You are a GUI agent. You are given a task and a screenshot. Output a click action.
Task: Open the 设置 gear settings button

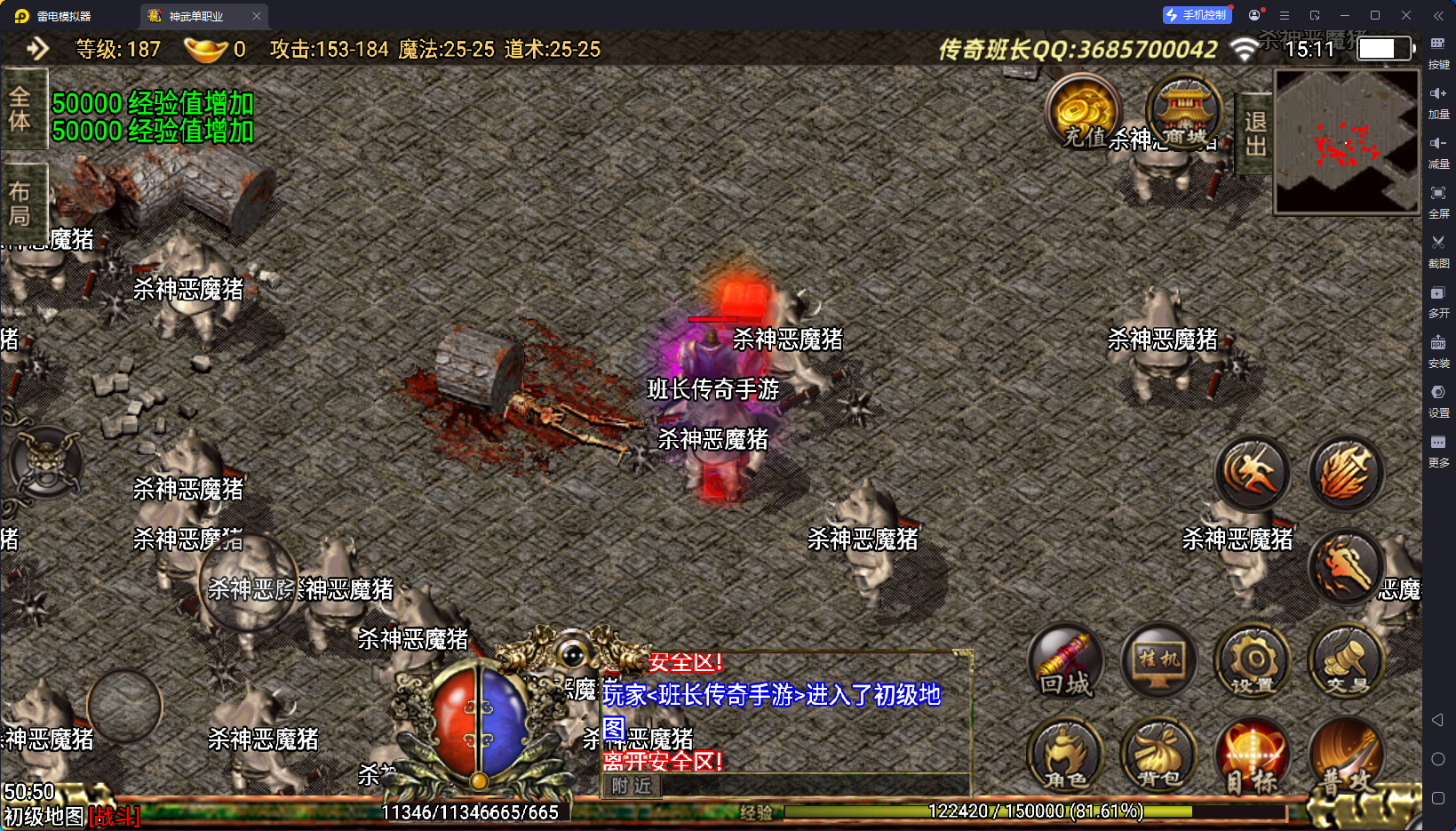(x=1253, y=662)
